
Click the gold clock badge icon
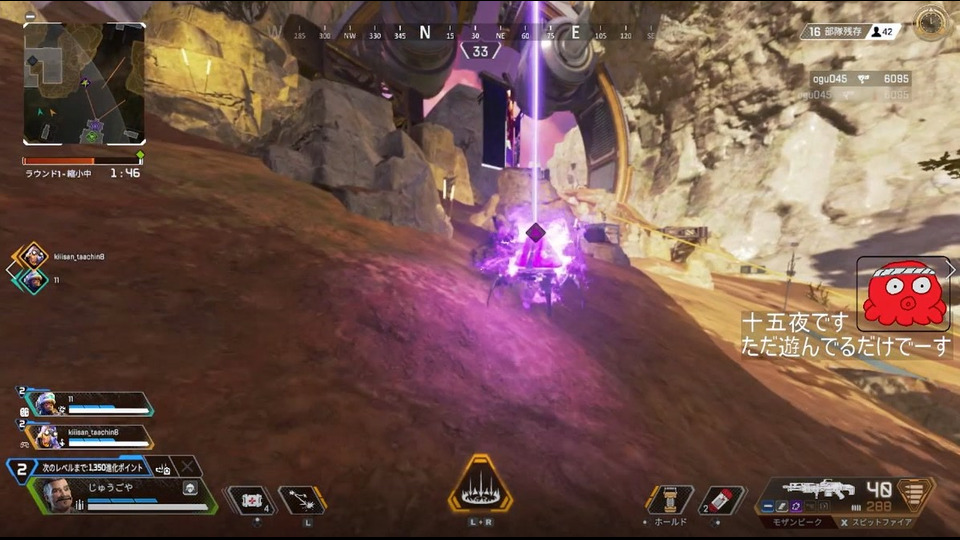tap(931, 23)
